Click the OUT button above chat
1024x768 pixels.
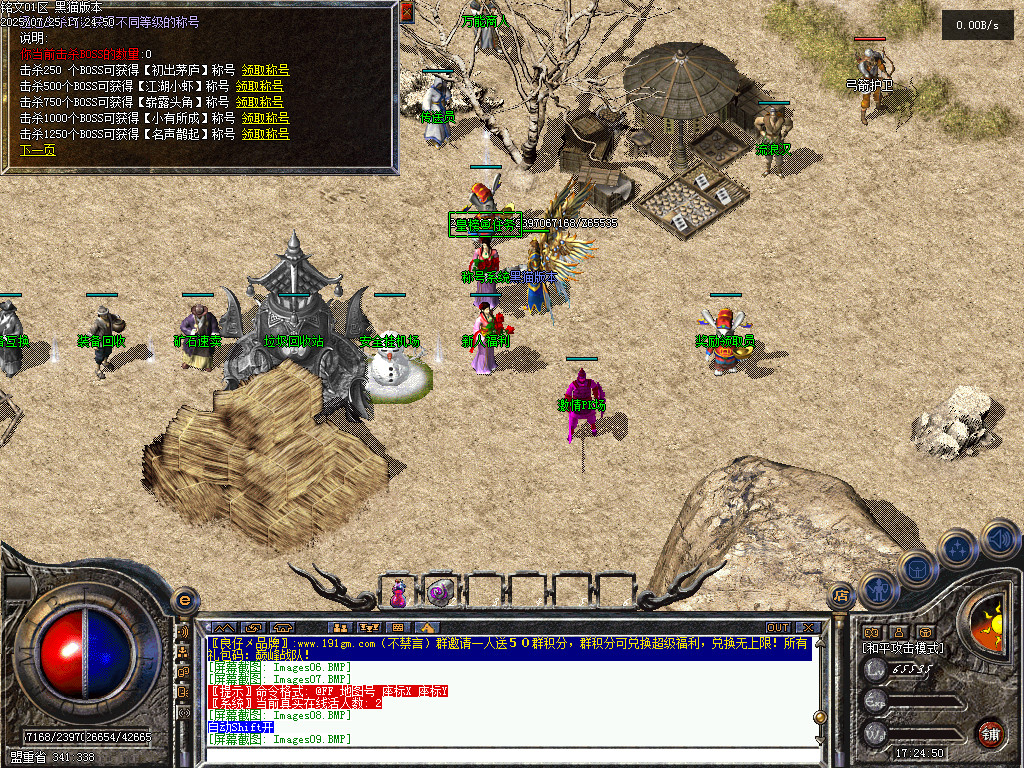777,628
